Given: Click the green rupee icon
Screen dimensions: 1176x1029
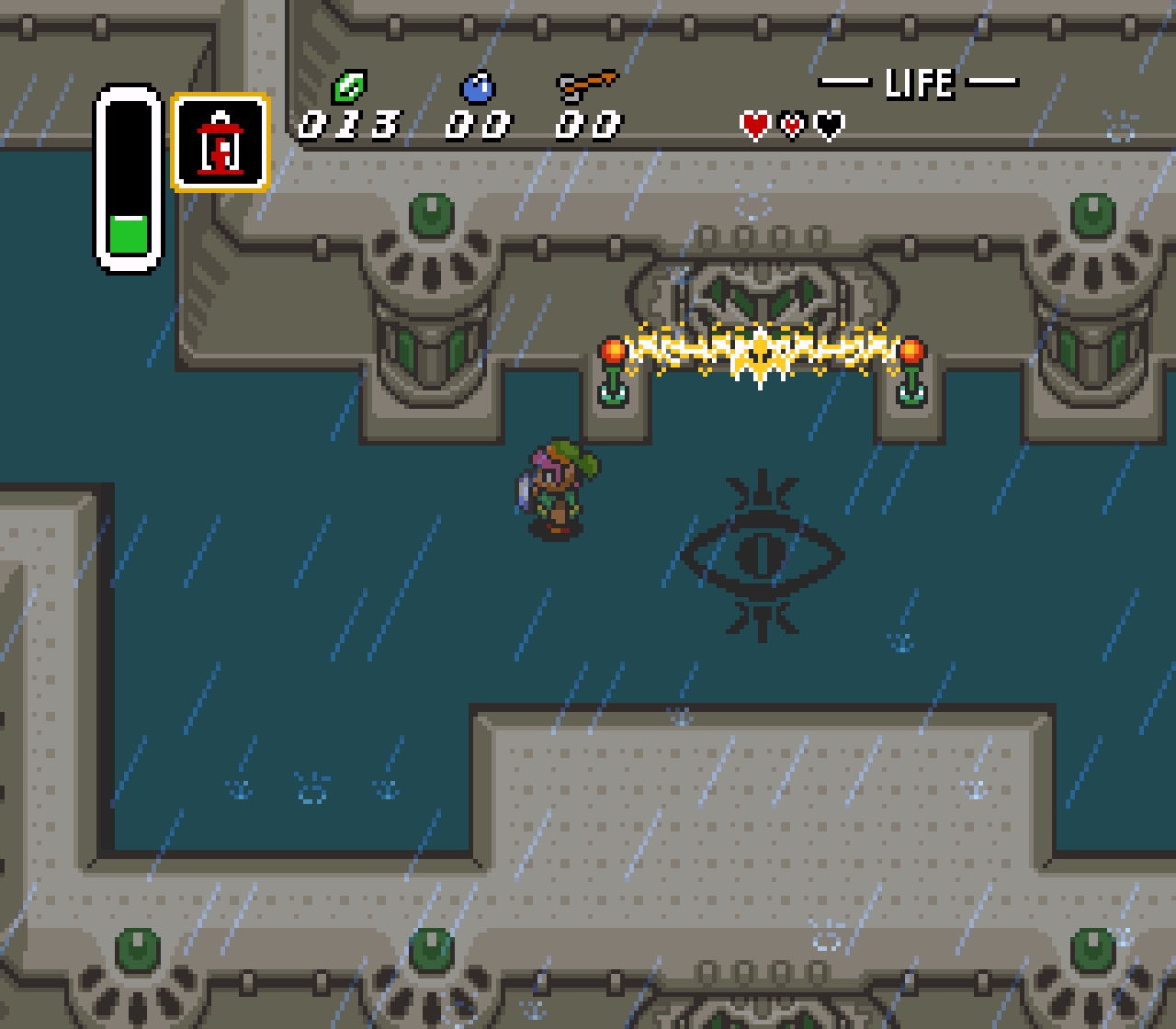Looking at the screenshot, I should 349,87.
